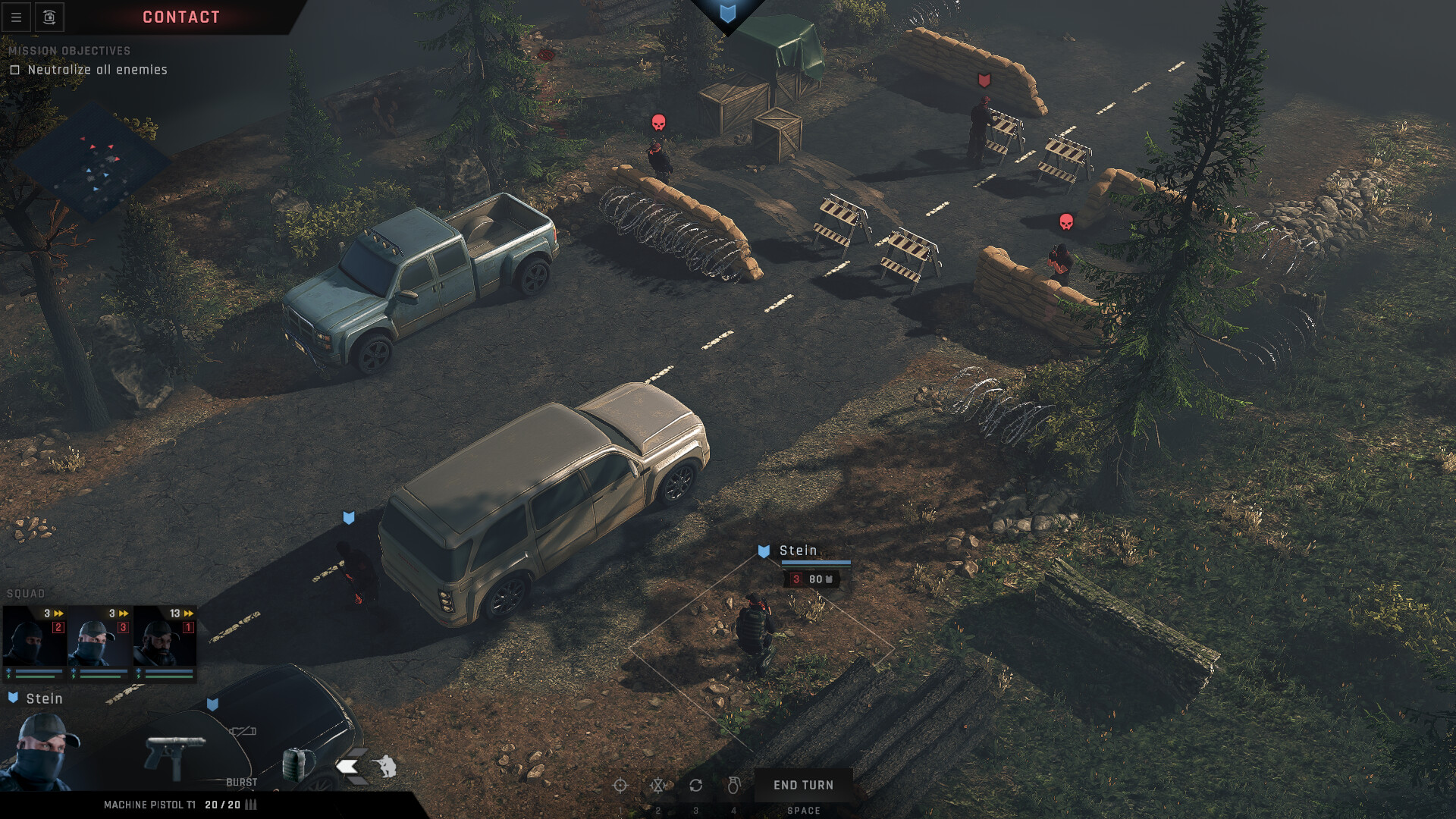The image size is (1456, 819).
Task: Check the Neutralize all enemies objective box
Action: (x=15, y=69)
